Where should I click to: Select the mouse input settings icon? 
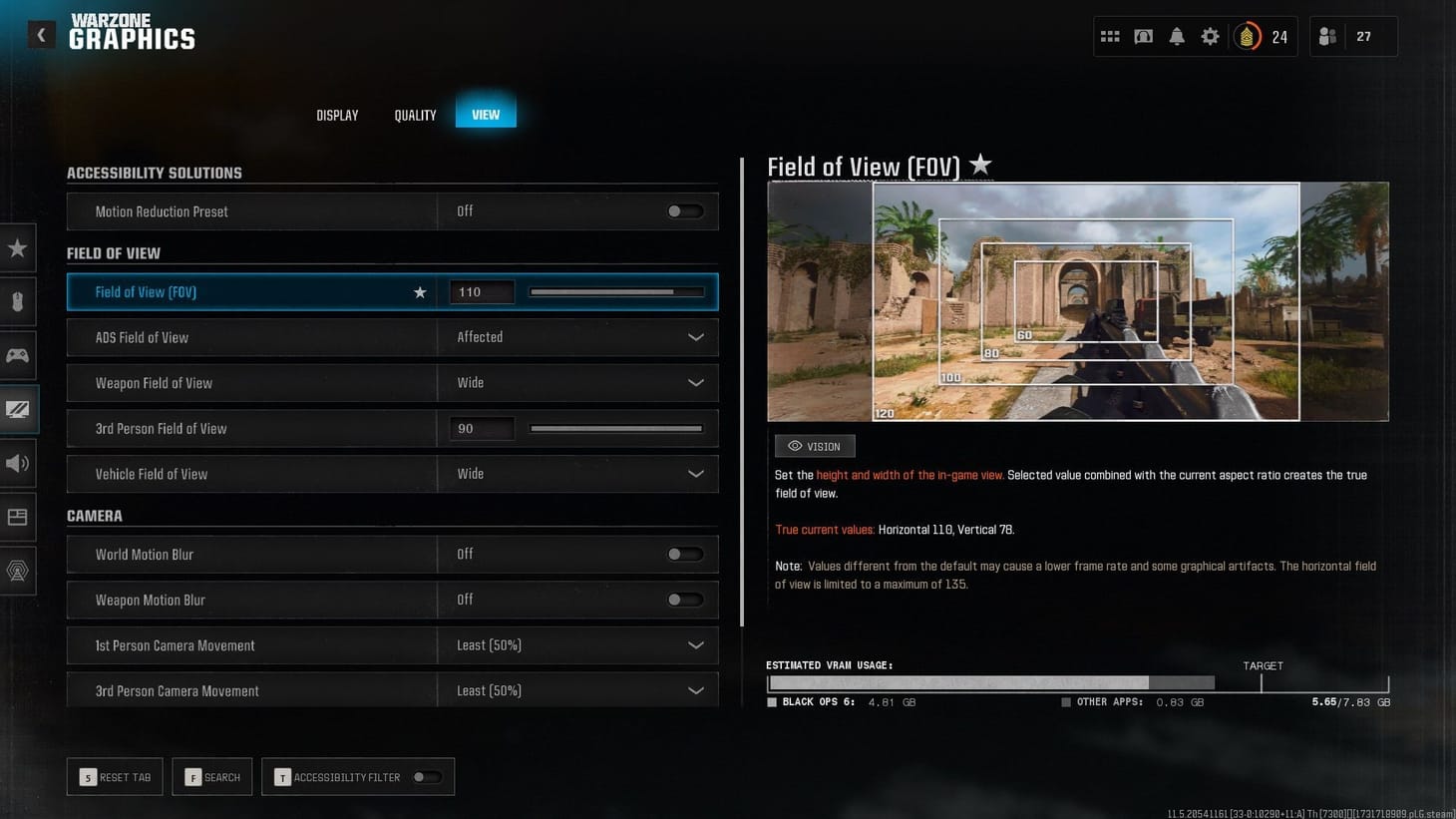click(x=18, y=301)
